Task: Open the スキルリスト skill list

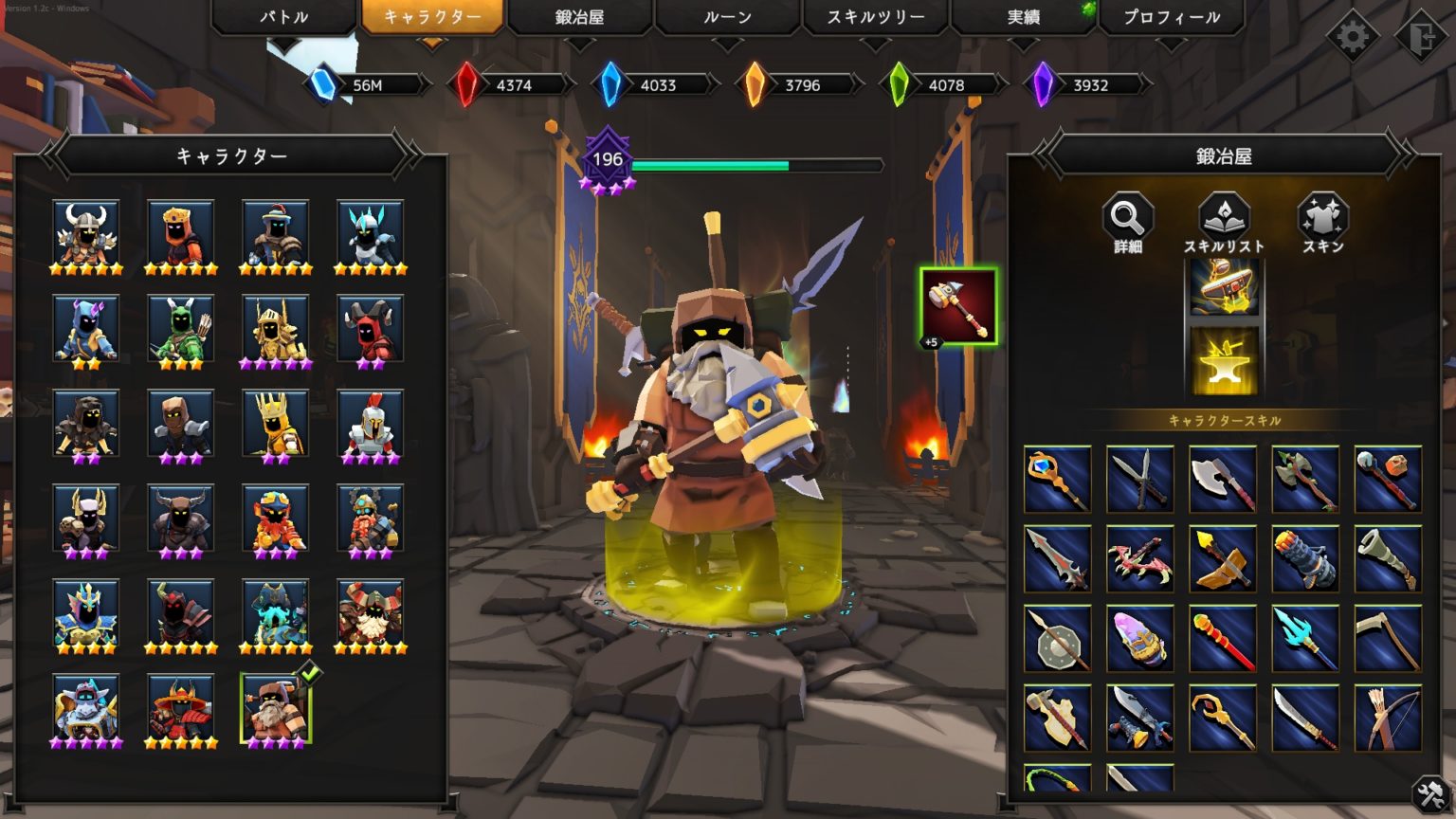Action: 1224,223
